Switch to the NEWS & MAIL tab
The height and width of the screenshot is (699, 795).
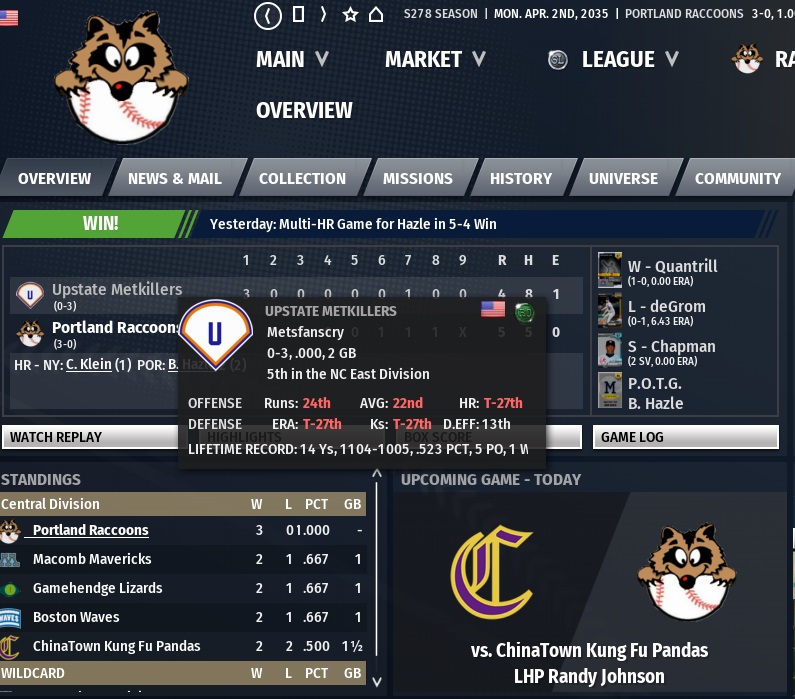pos(175,179)
